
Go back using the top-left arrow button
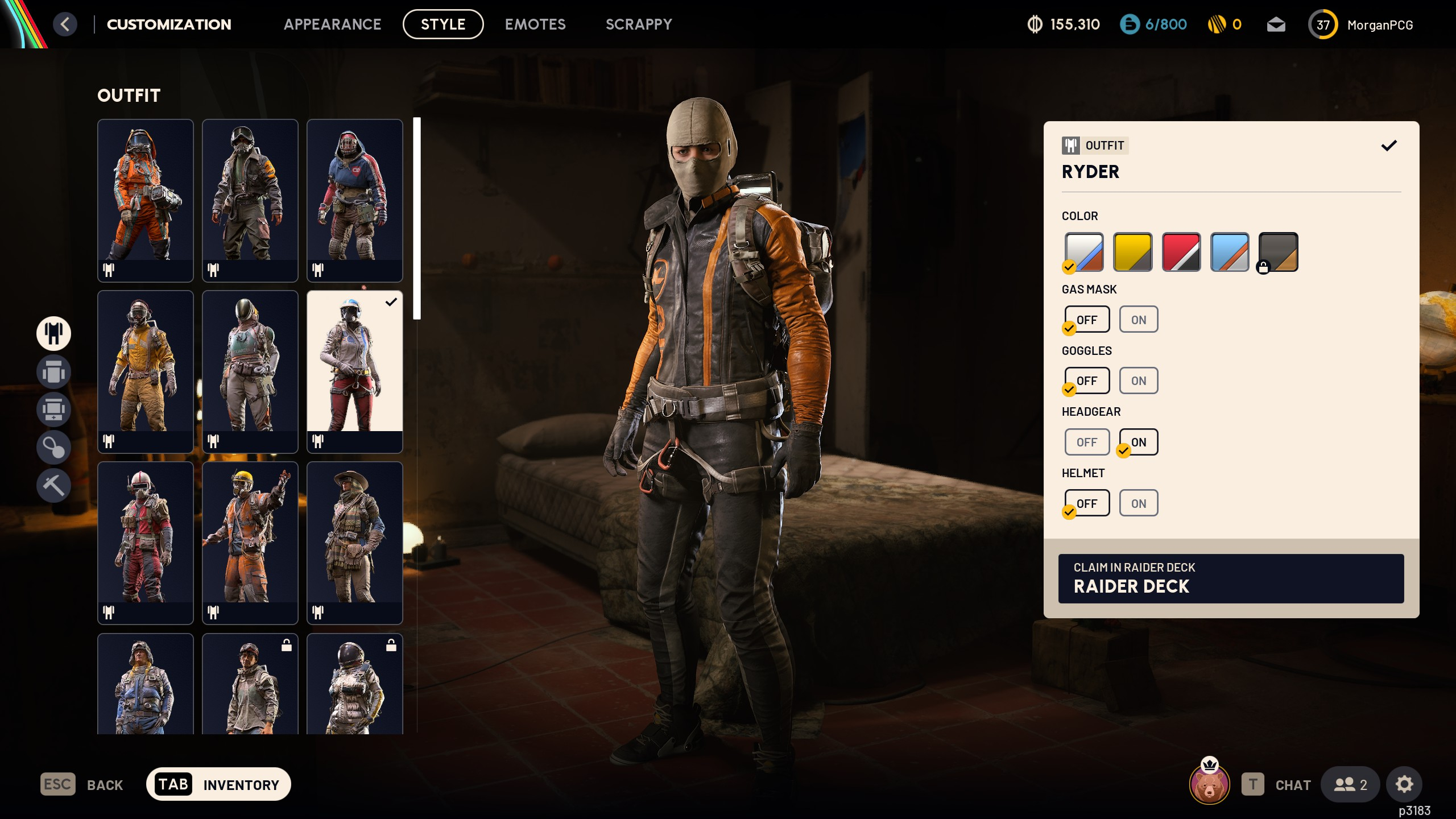65,24
